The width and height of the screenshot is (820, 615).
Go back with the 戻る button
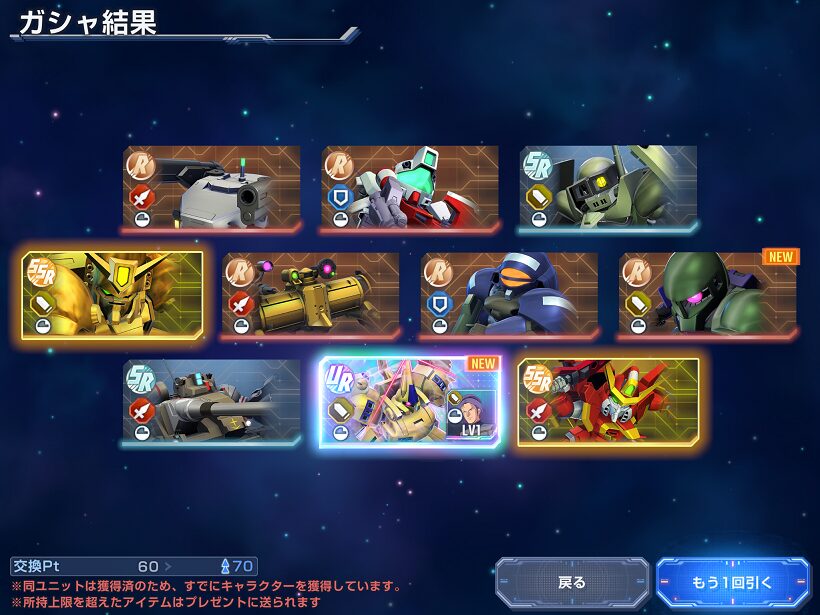point(572,582)
